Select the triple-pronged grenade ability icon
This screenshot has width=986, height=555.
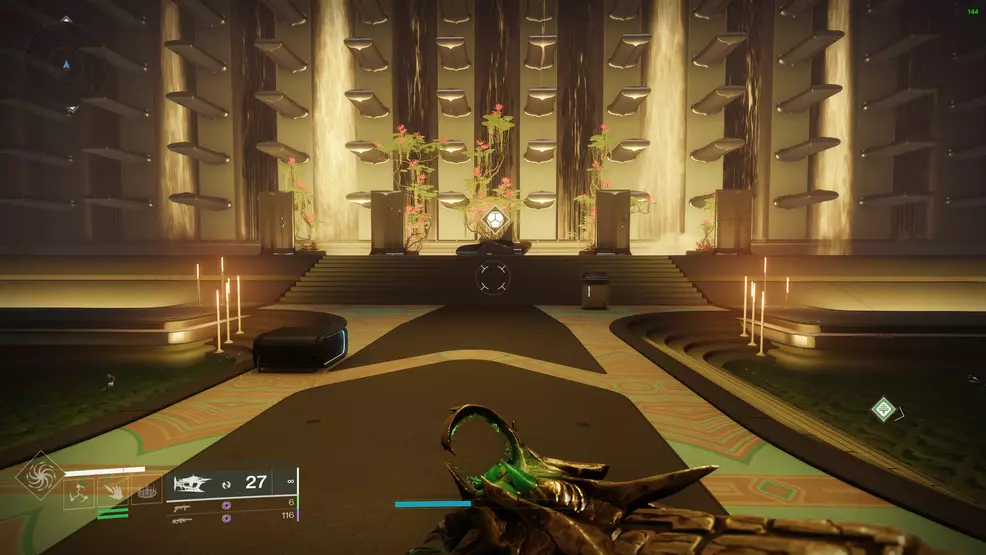tap(77, 492)
